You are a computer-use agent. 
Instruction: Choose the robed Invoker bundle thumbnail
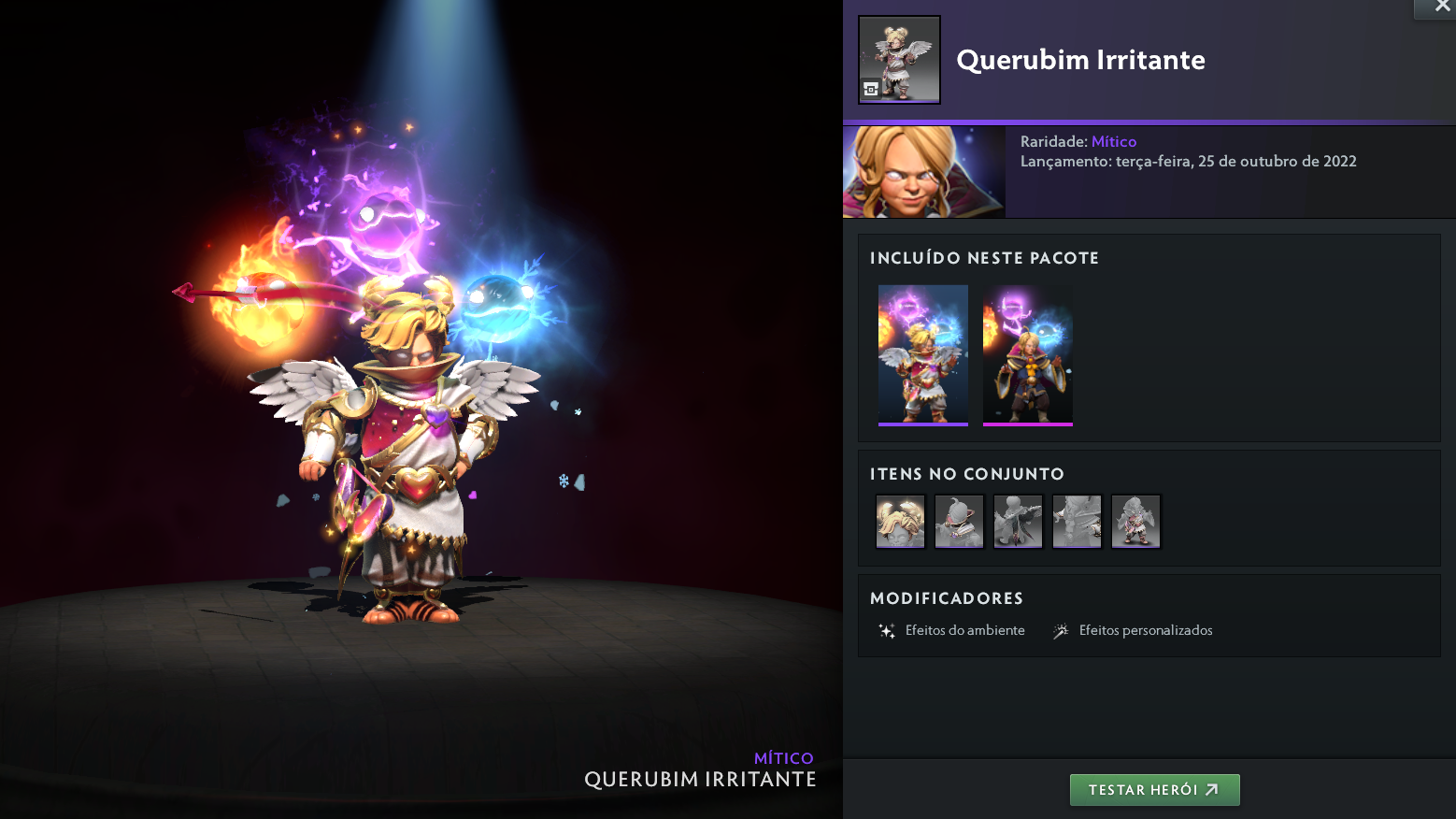1027,355
